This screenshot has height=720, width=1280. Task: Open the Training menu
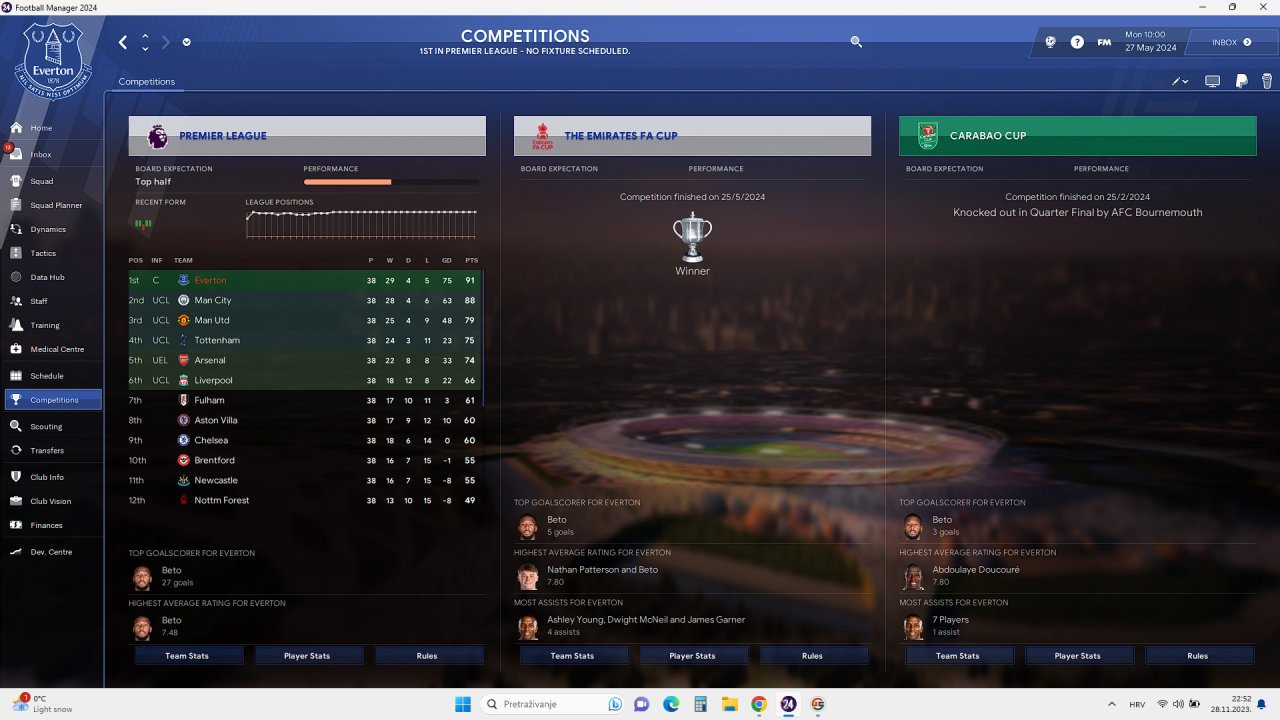point(45,325)
